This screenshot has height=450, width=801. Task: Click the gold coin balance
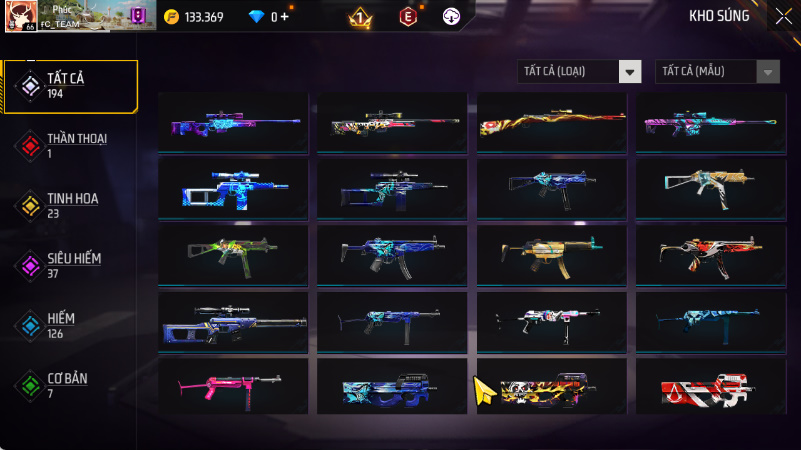click(x=194, y=17)
